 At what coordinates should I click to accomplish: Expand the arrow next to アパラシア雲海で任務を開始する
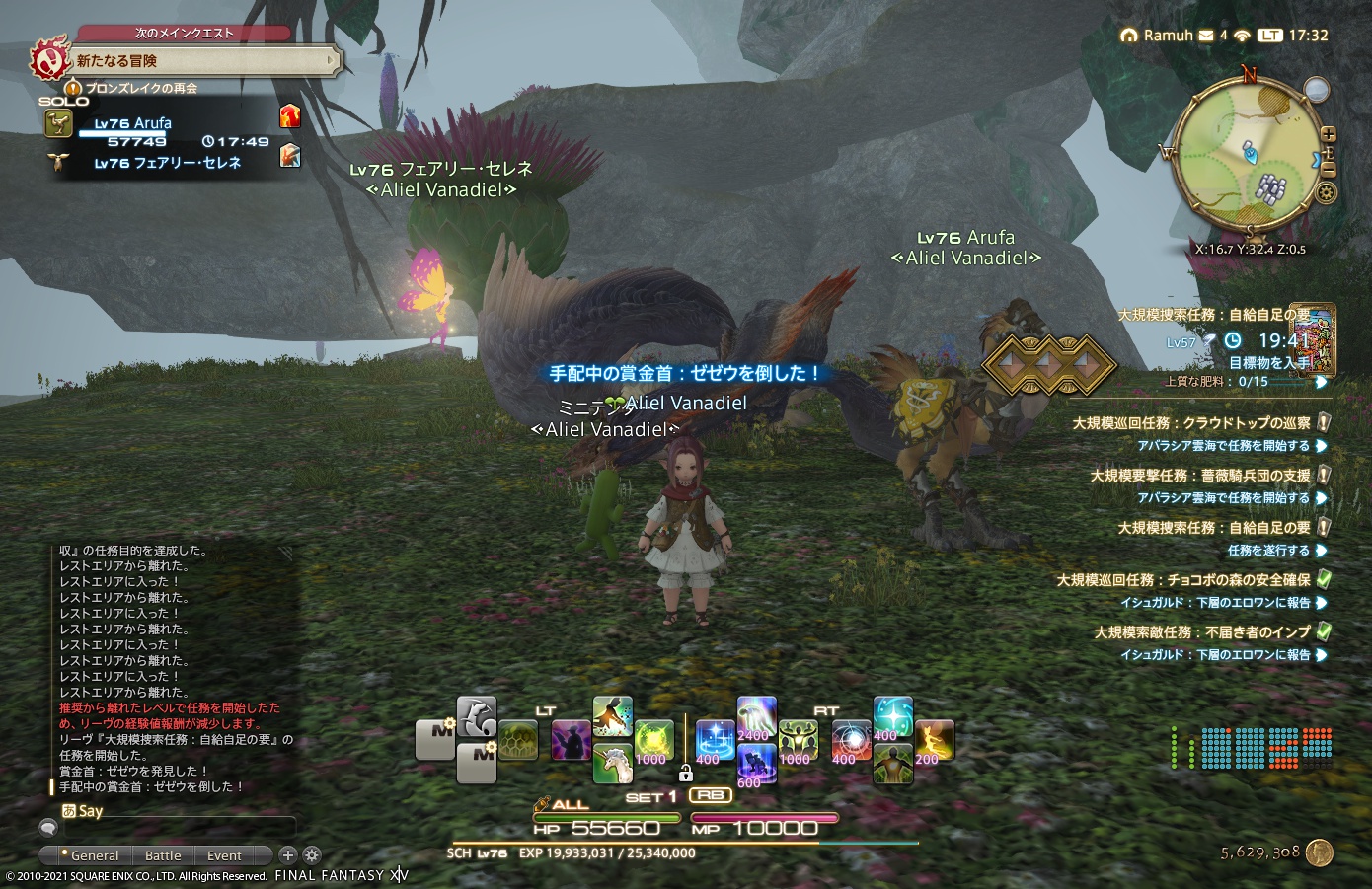click(x=1323, y=445)
